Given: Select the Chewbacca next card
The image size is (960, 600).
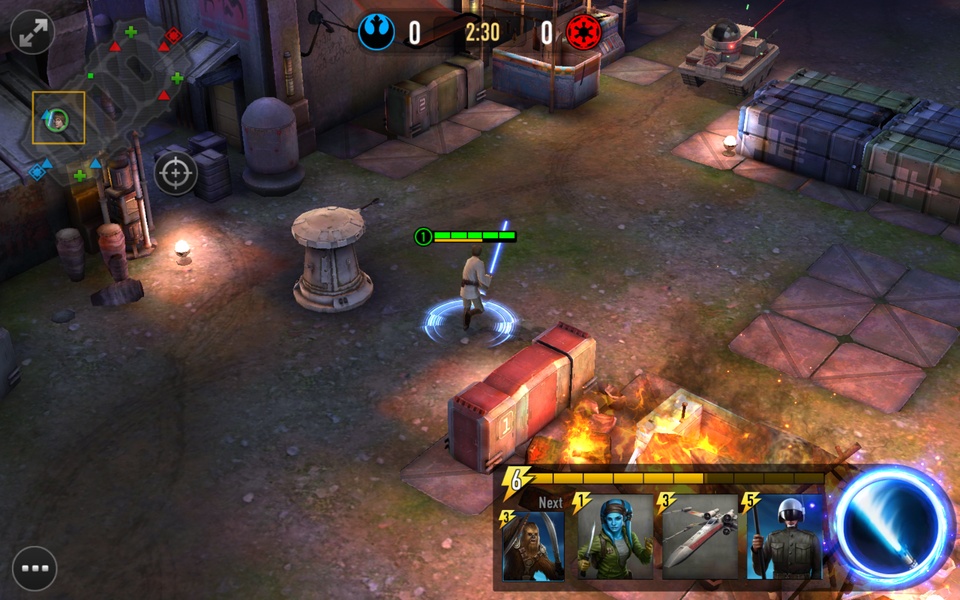Looking at the screenshot, I should coord(532,545).
